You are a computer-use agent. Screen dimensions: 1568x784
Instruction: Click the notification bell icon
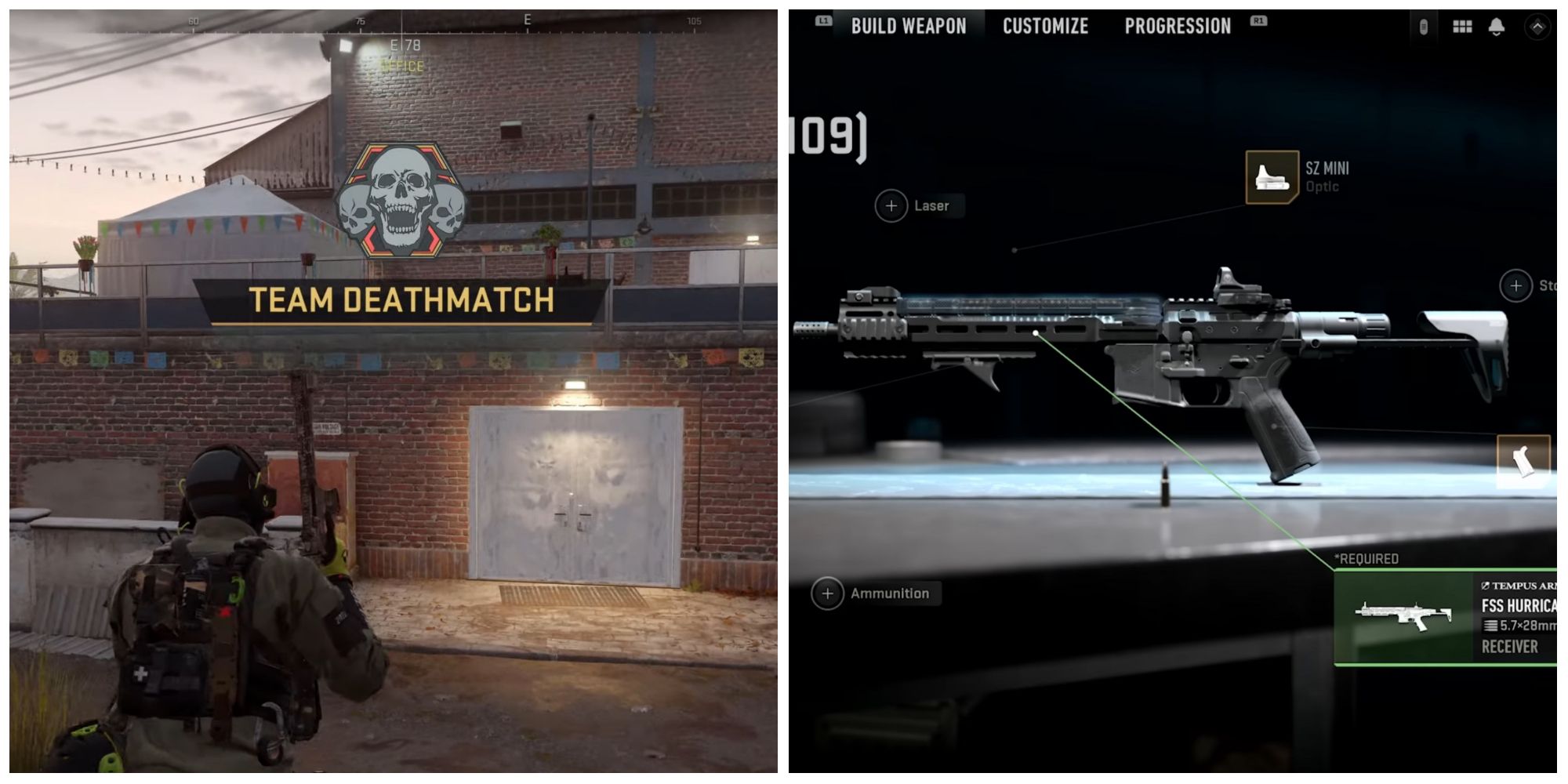[1496, 27]
